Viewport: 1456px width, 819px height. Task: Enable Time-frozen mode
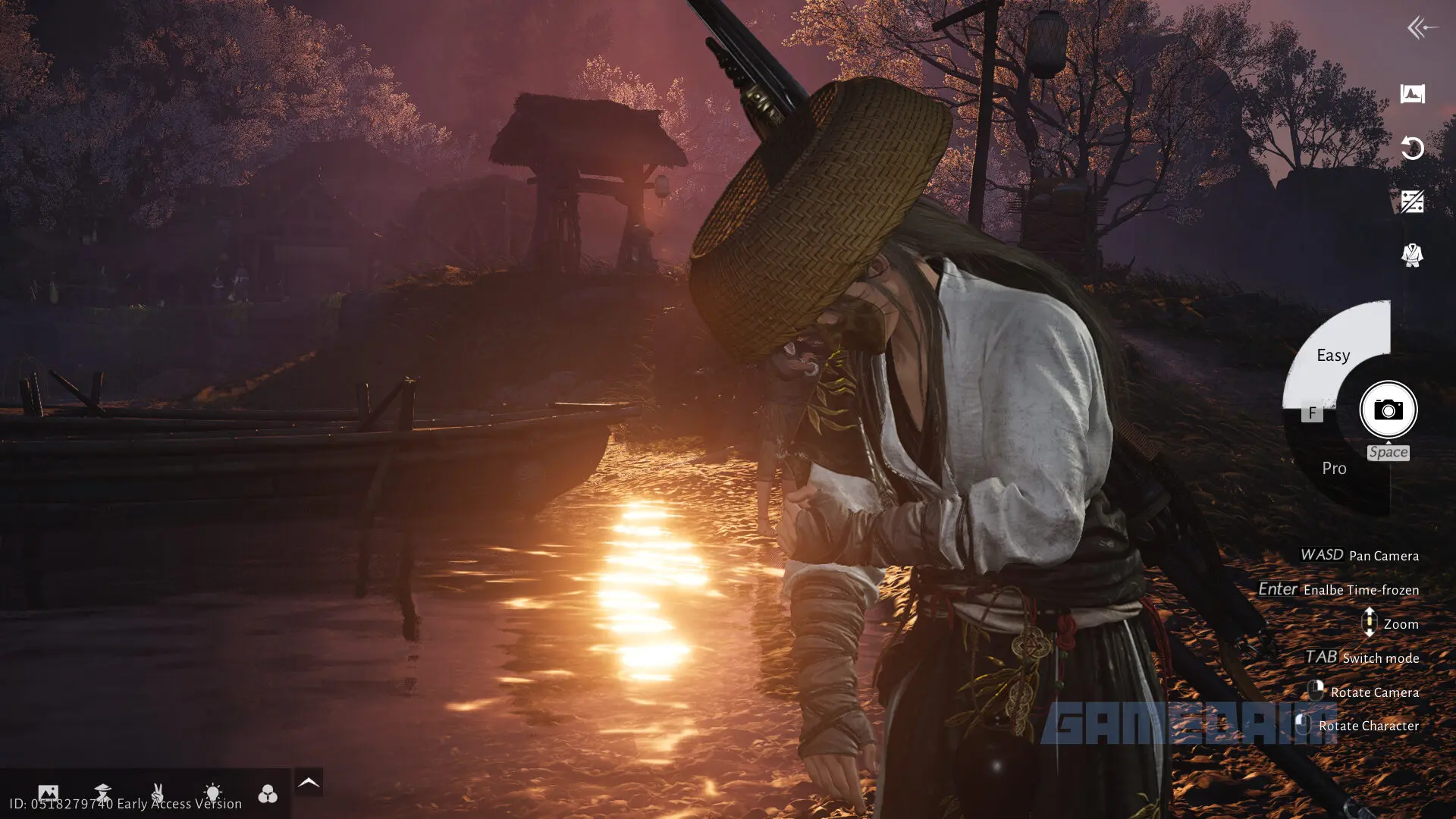(x=1341, y=589)
